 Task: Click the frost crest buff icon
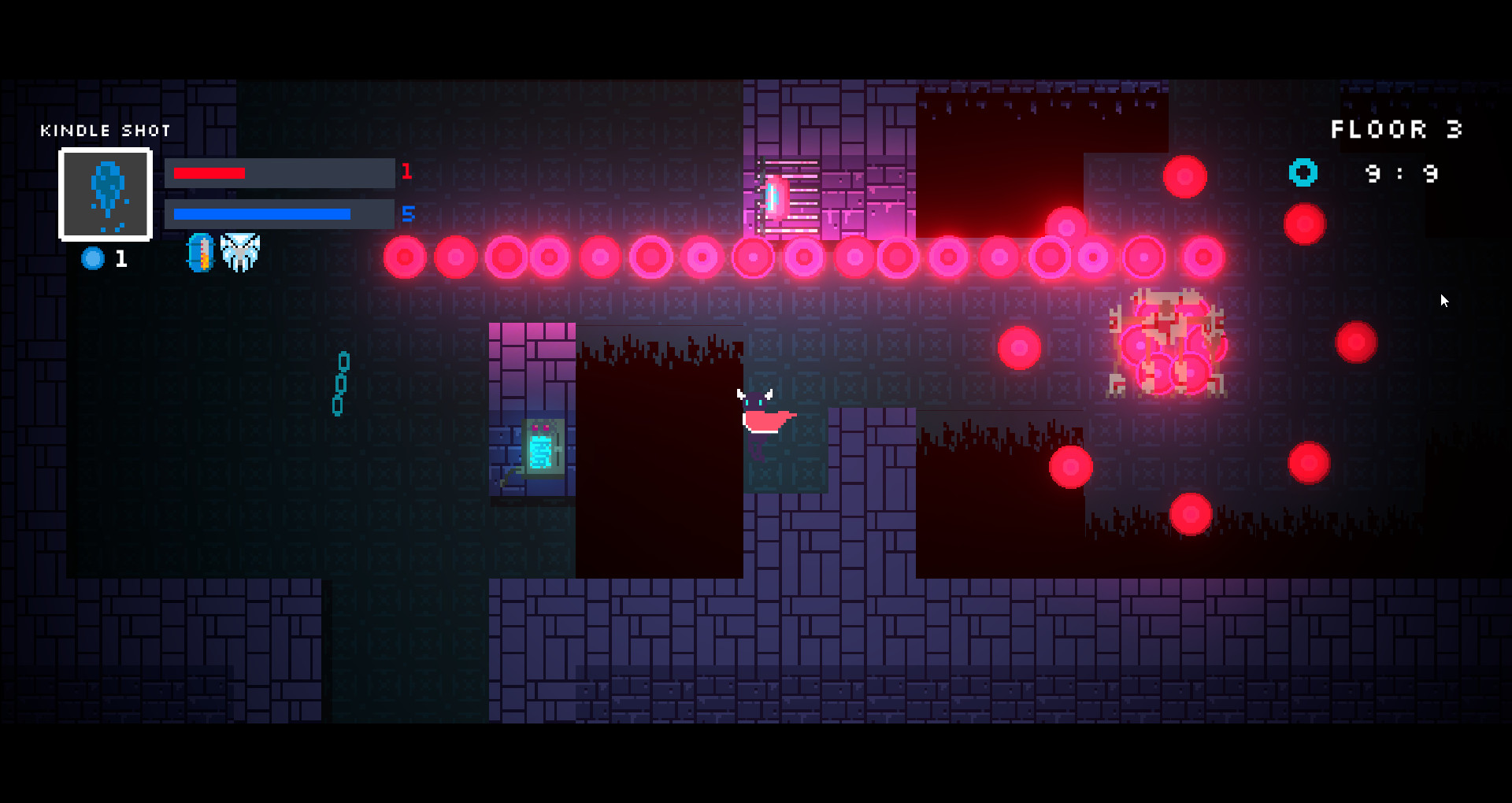(x=239, y=252)
